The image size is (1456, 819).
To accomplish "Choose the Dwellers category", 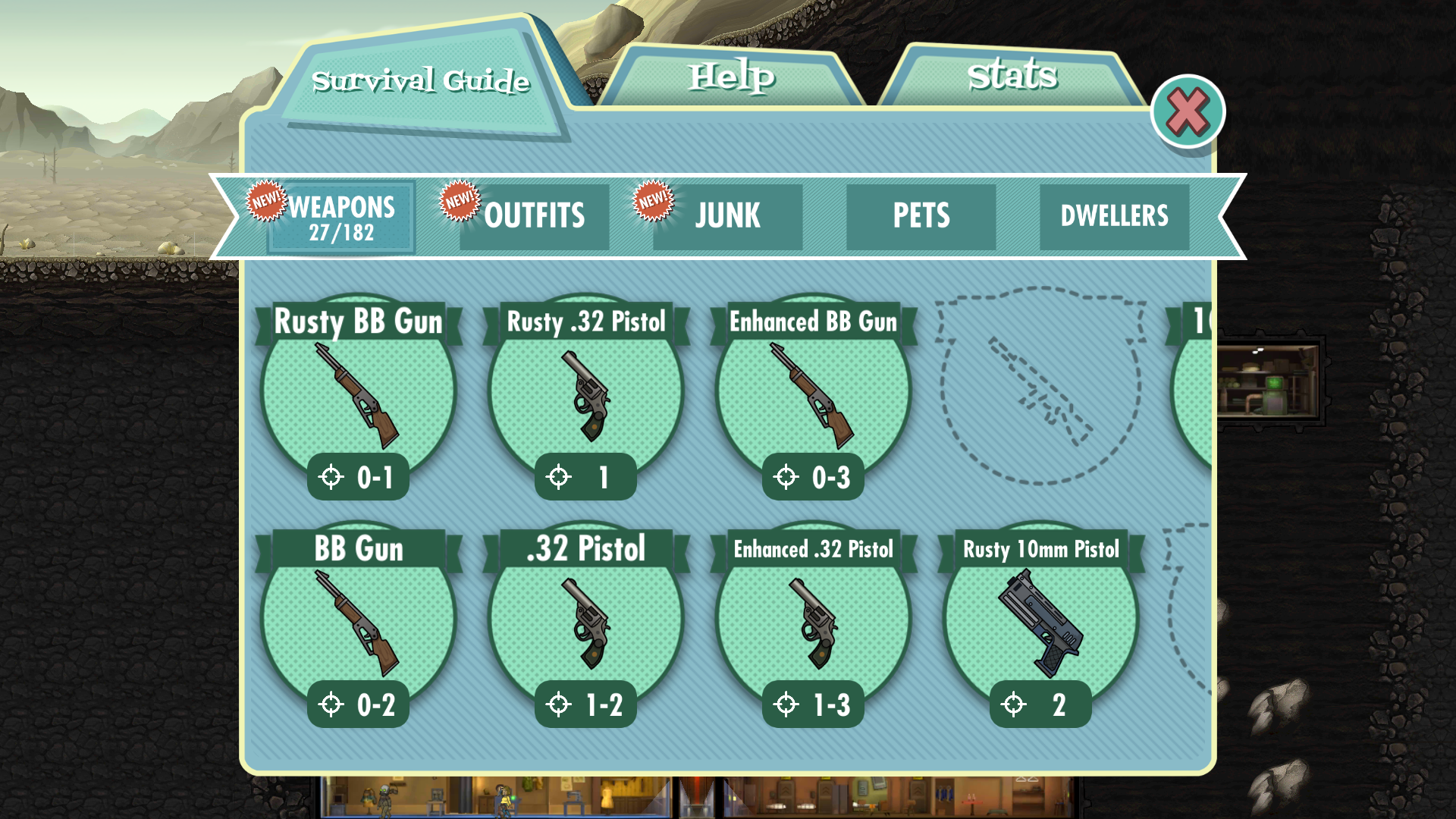I will coord(1114,217).
